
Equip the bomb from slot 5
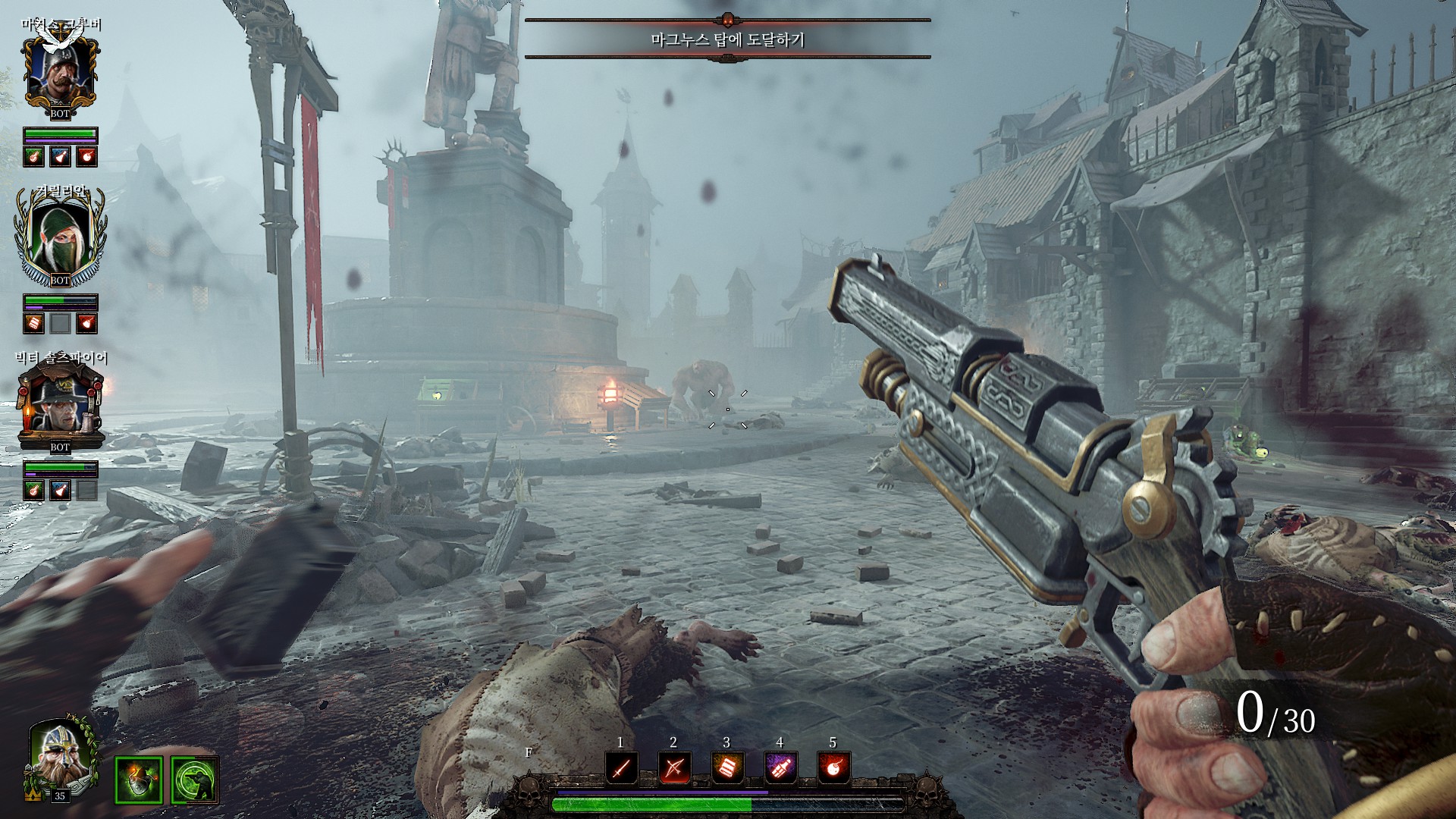coord(833,769)
